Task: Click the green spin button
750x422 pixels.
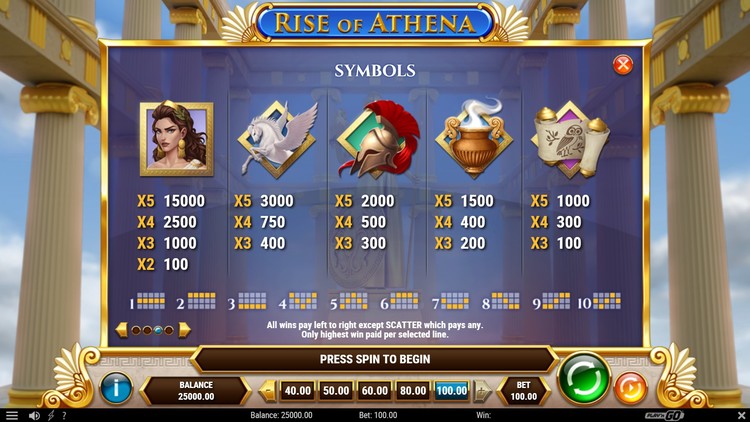Action: (x=584, y=379)
